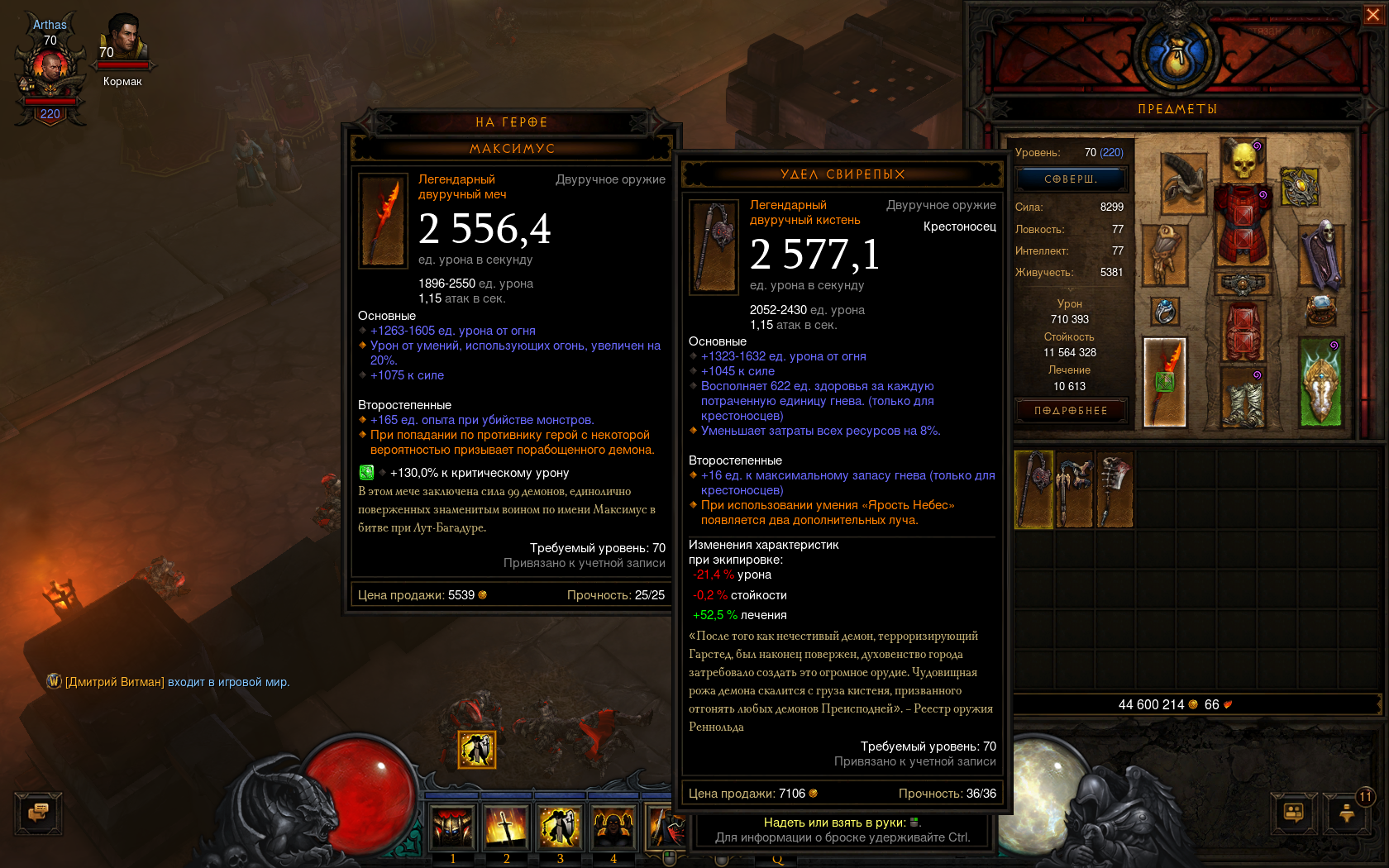Pick the highlighted flail in the backpack
1389x868 pixels.
pyautogui.click(x=1033, y=489)
